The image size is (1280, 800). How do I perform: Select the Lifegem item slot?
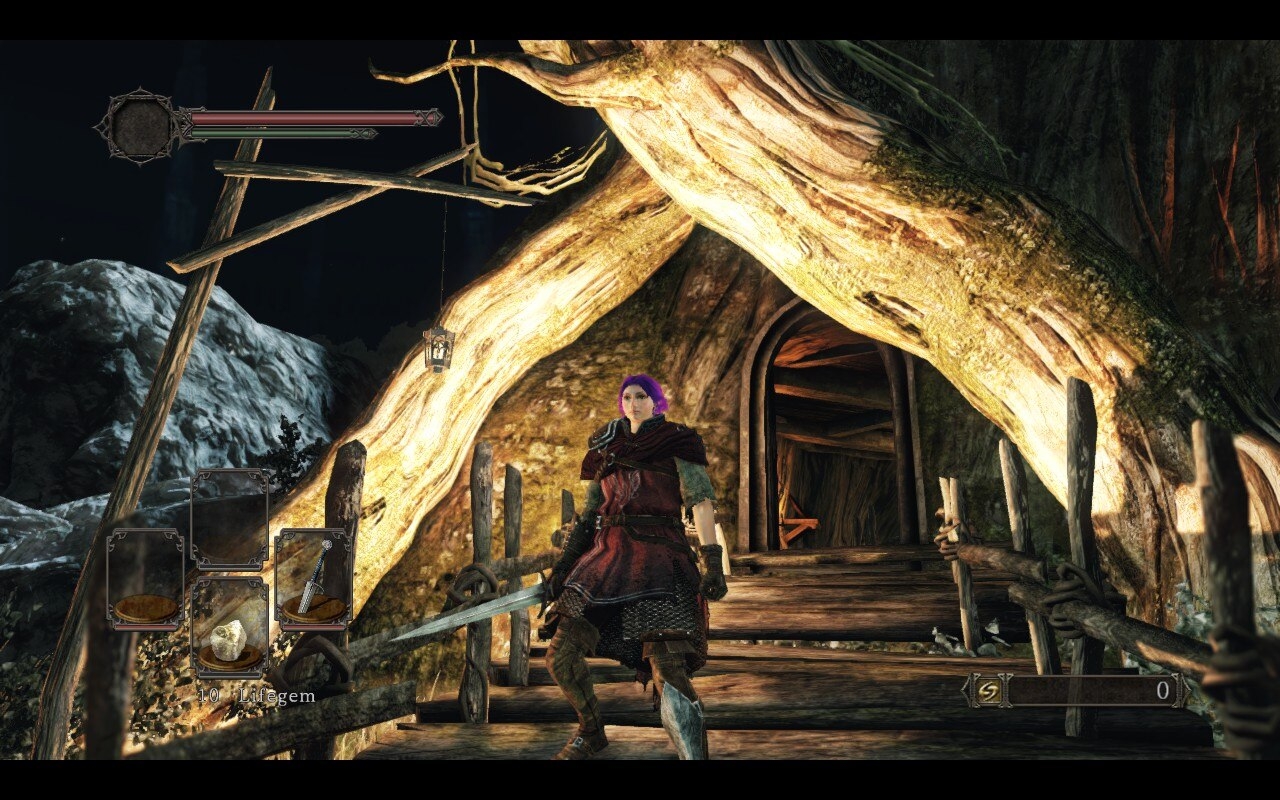pos(229,627)
